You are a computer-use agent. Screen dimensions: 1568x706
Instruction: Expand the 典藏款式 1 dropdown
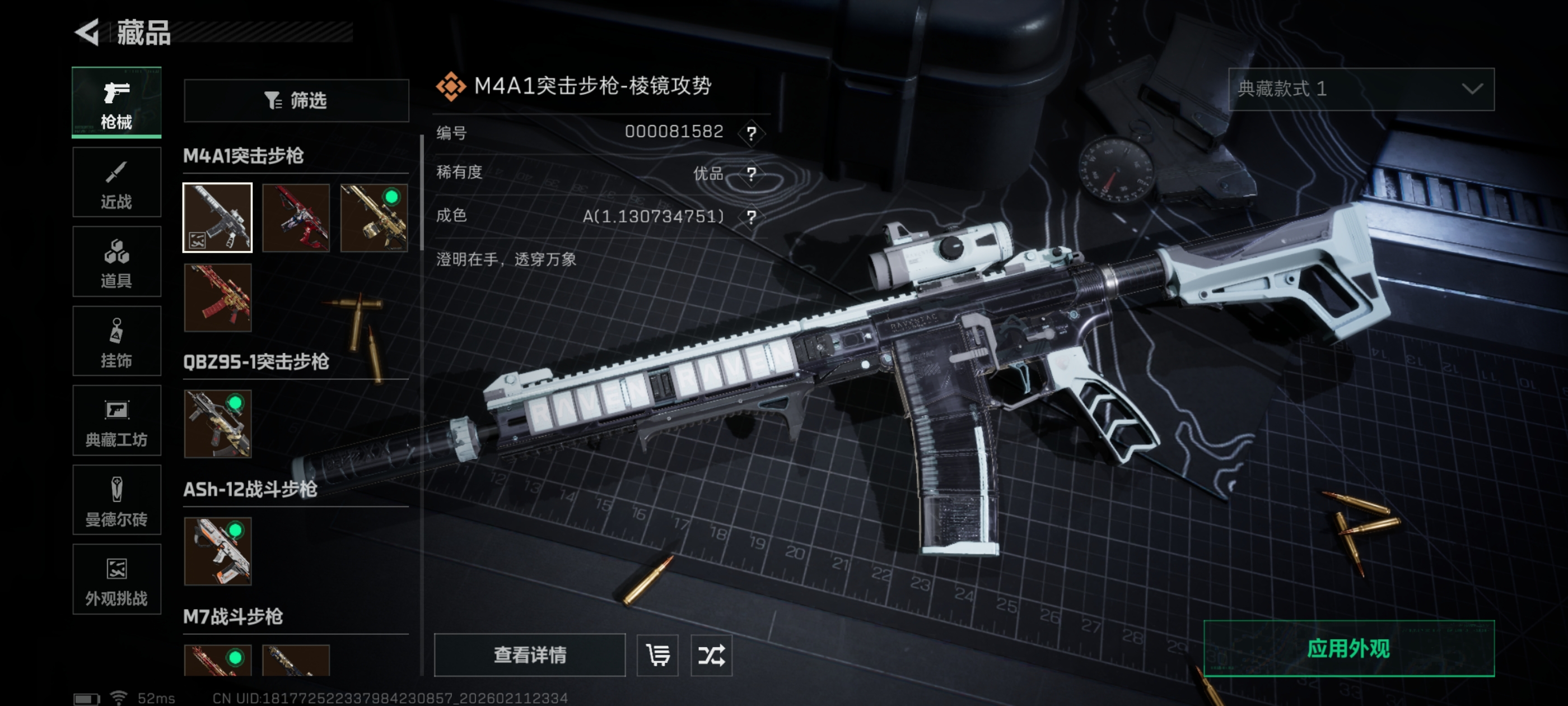click(x=1361, y=89)
